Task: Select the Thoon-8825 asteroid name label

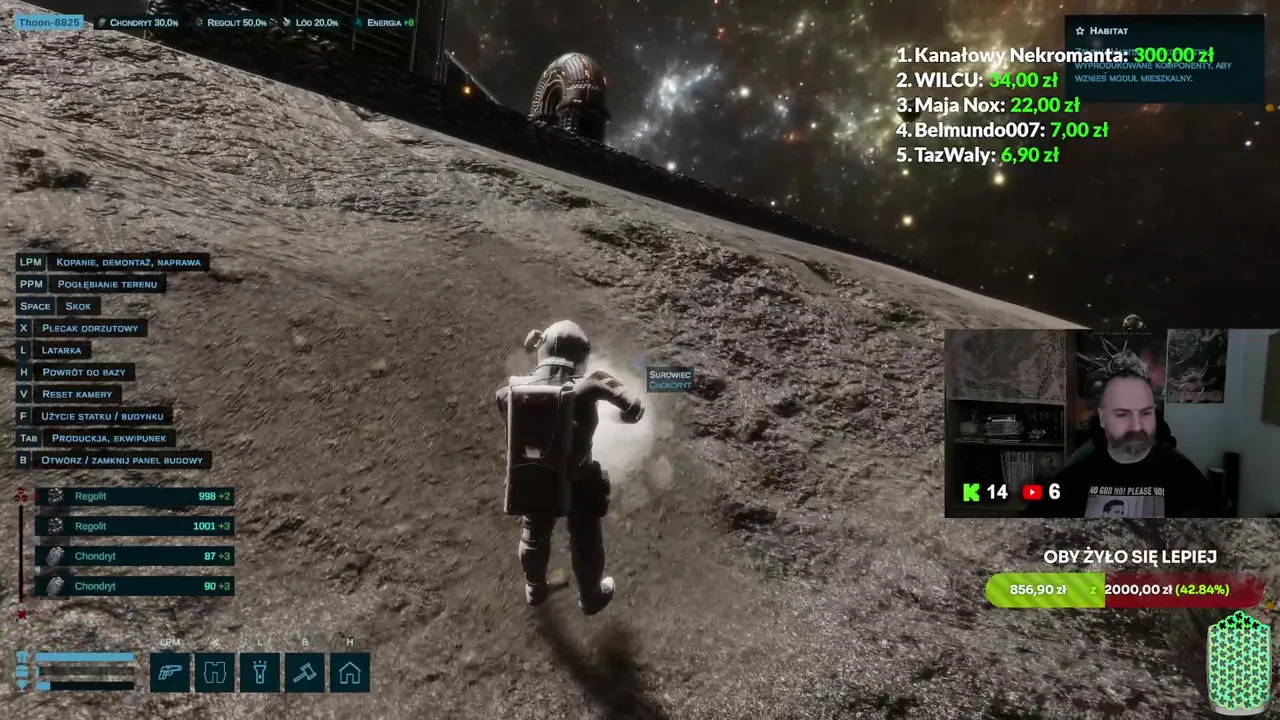Action: 48,22
